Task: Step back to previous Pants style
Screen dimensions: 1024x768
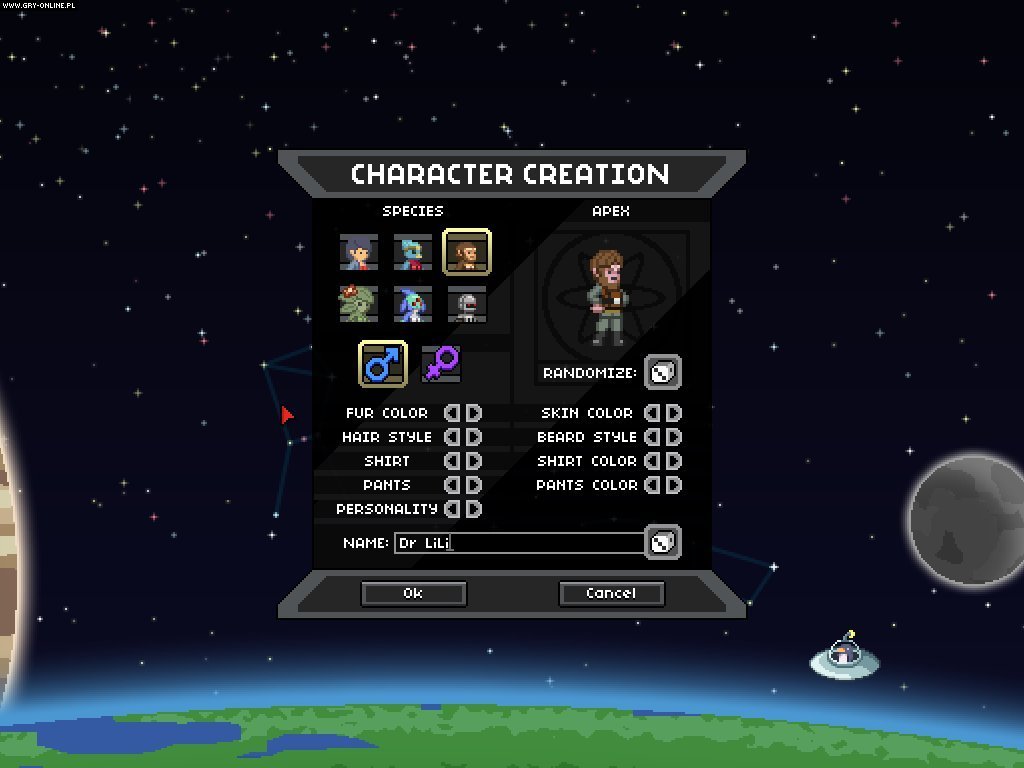Action: [x=451, y=485]
